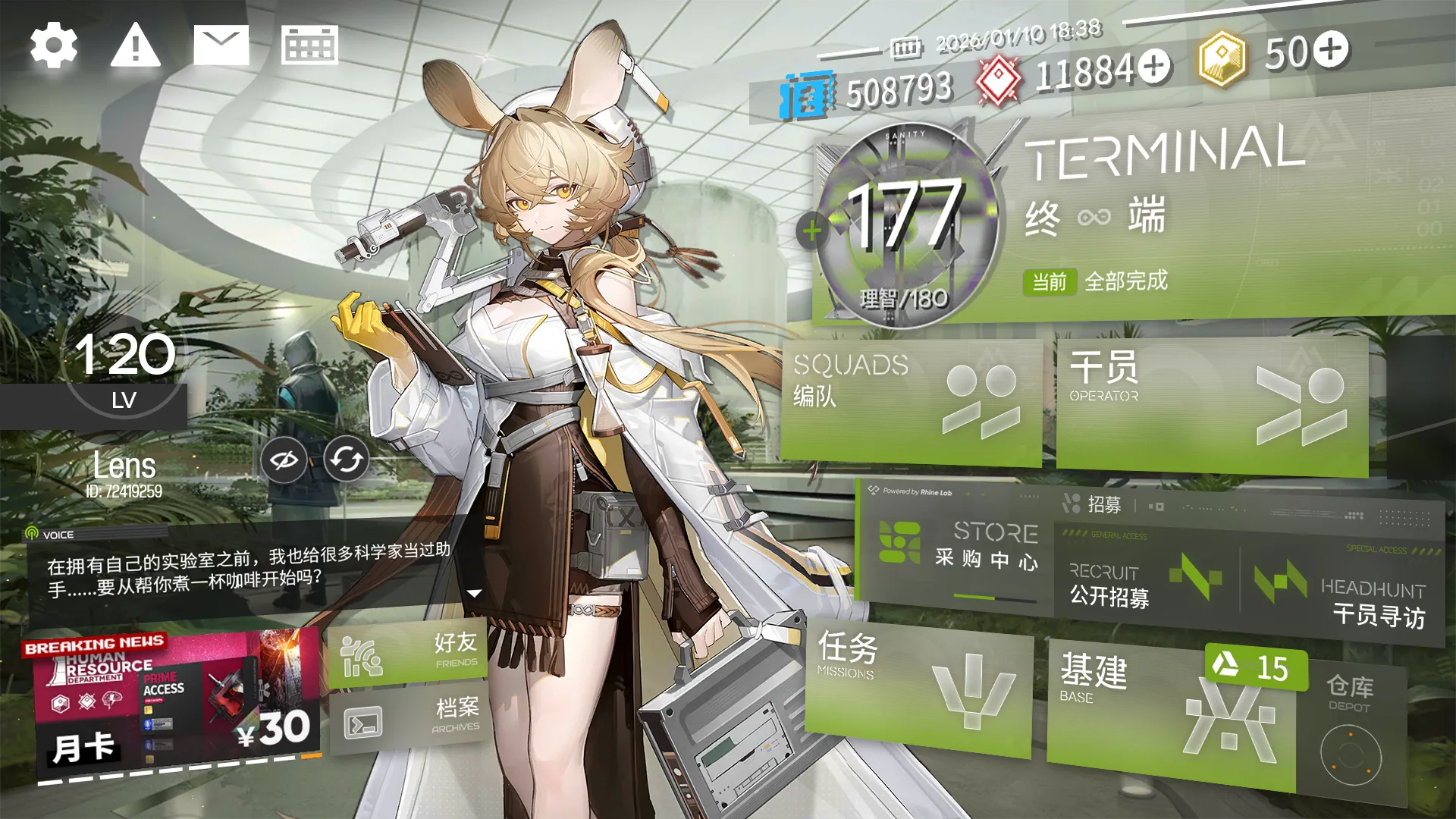Buy Originite Prime with the plus button

click(x=1331, y=49)
